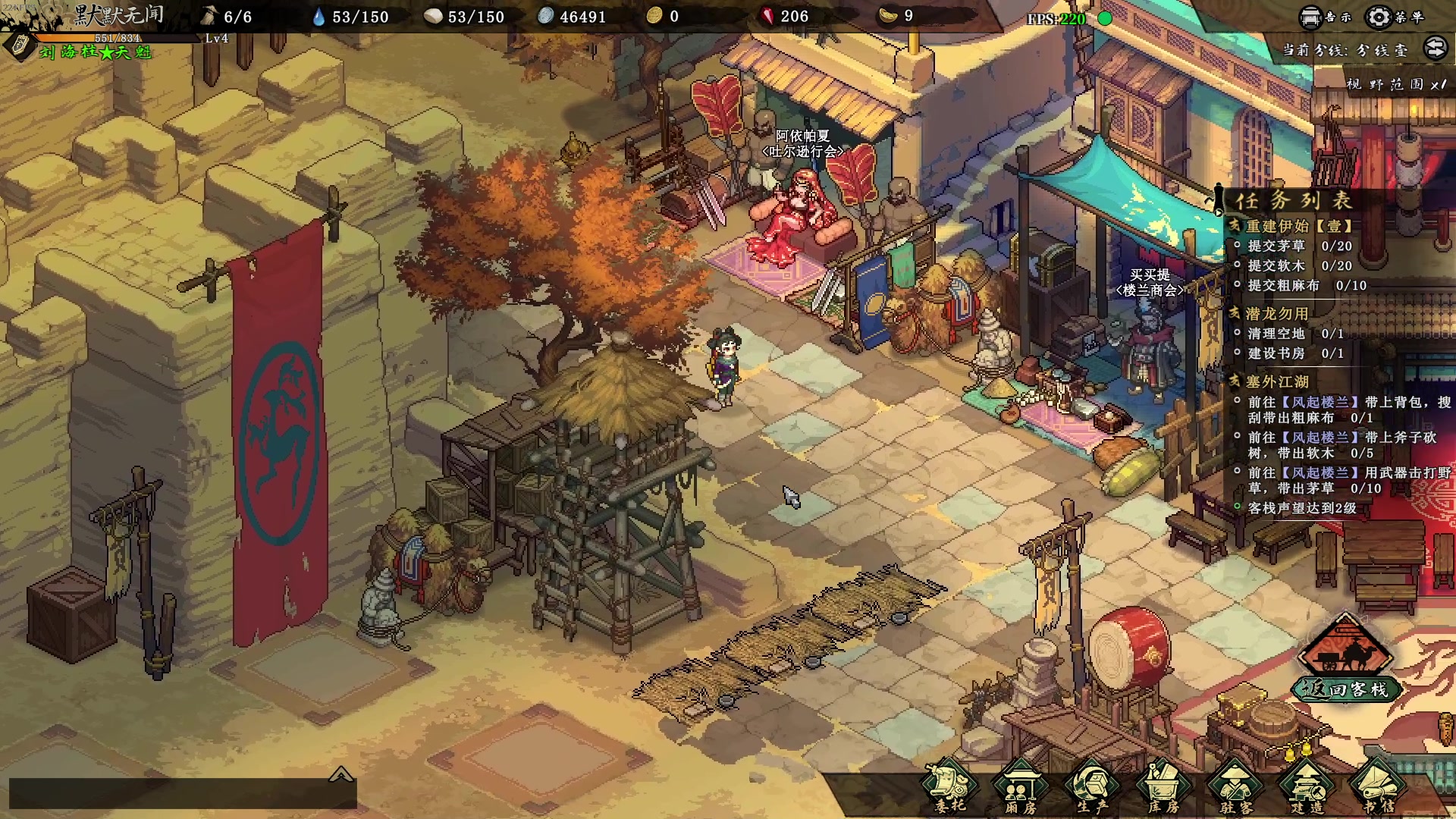Open the 委托 commissions panel
Screen dimensions: 1456x819
949,789
